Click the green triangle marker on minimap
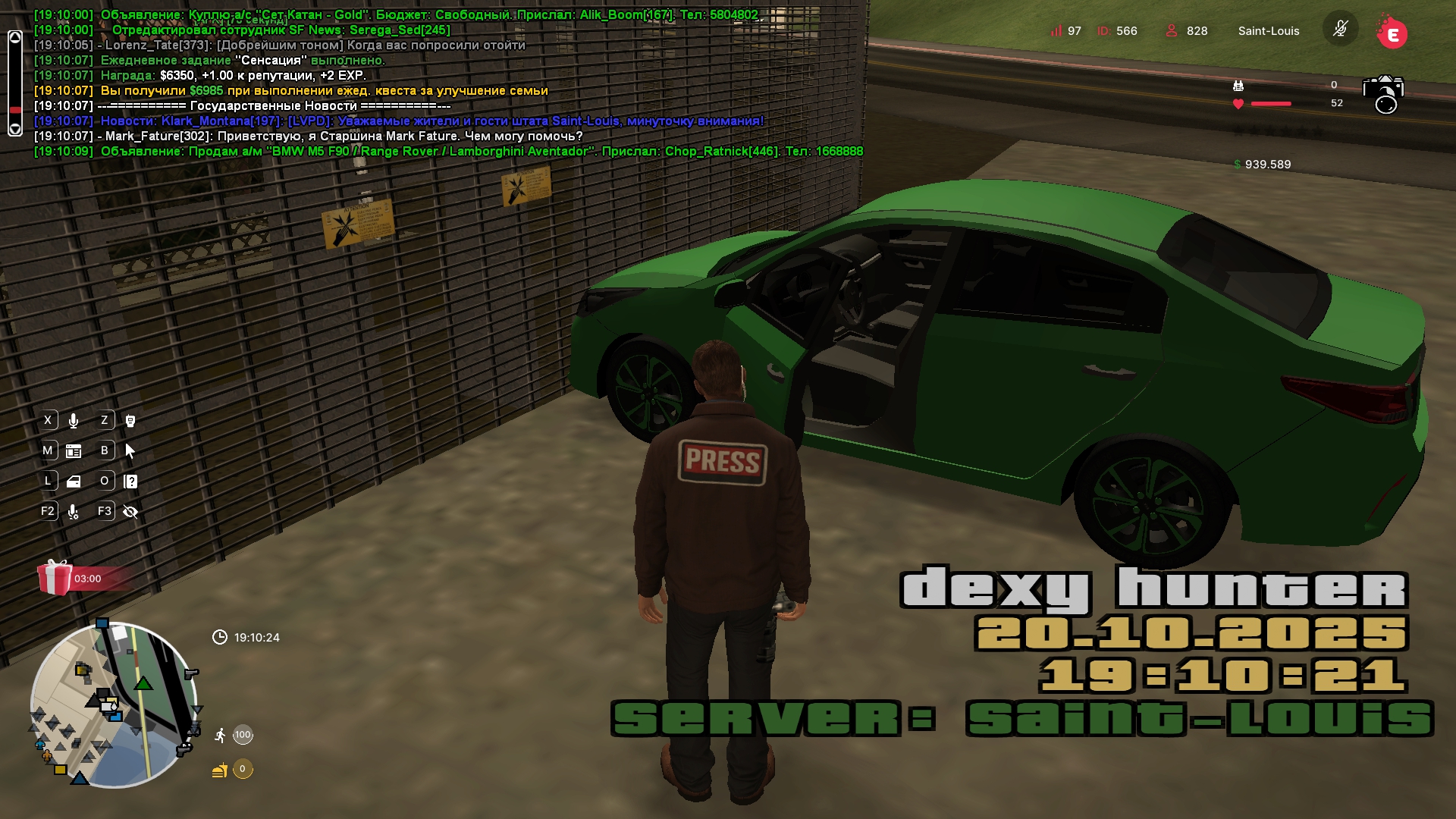 pyautogui.click(x=143, y=684)
